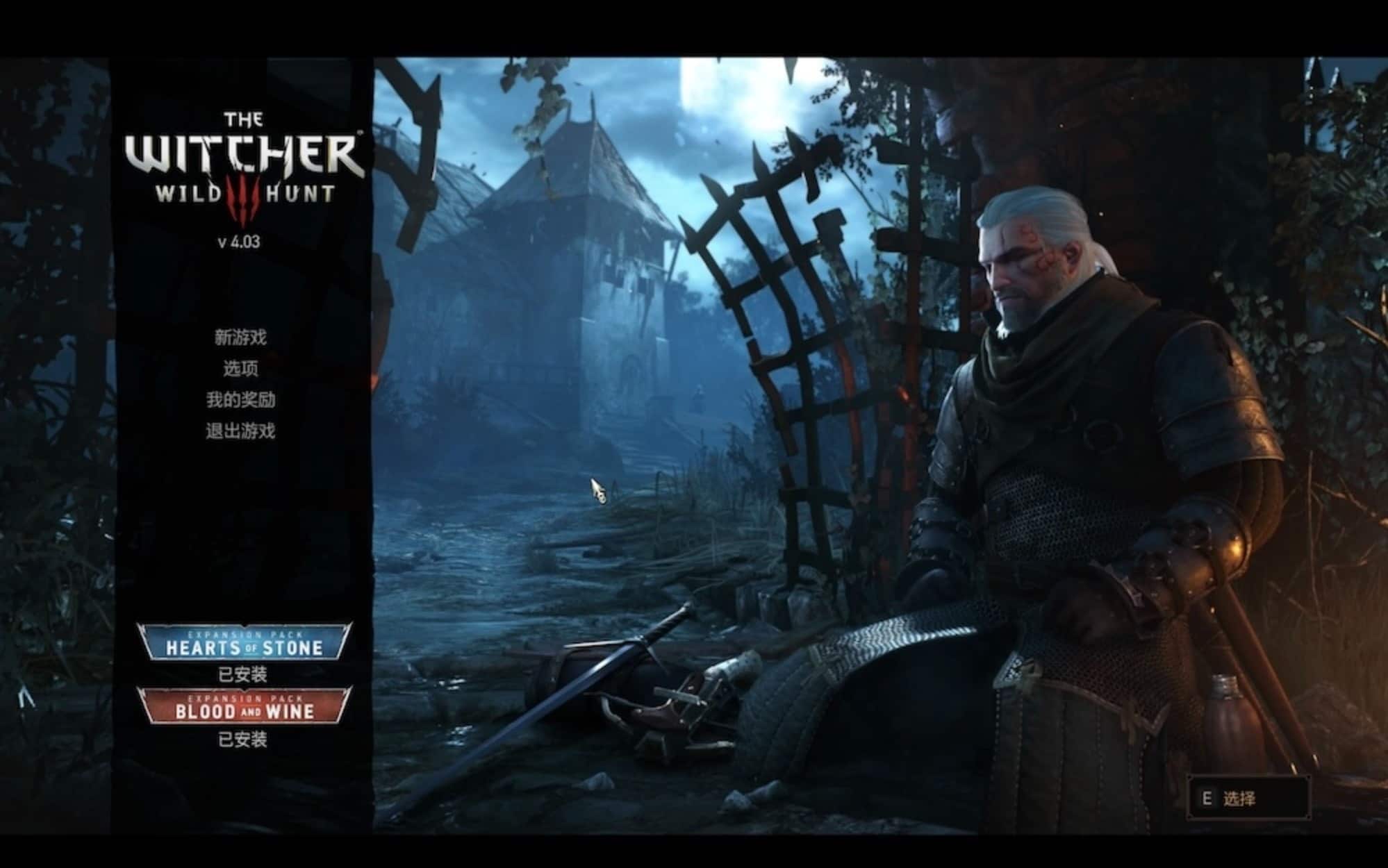1388x868 pixels.
Task: Start a new game (新游戏)
Action: (240, 338)
